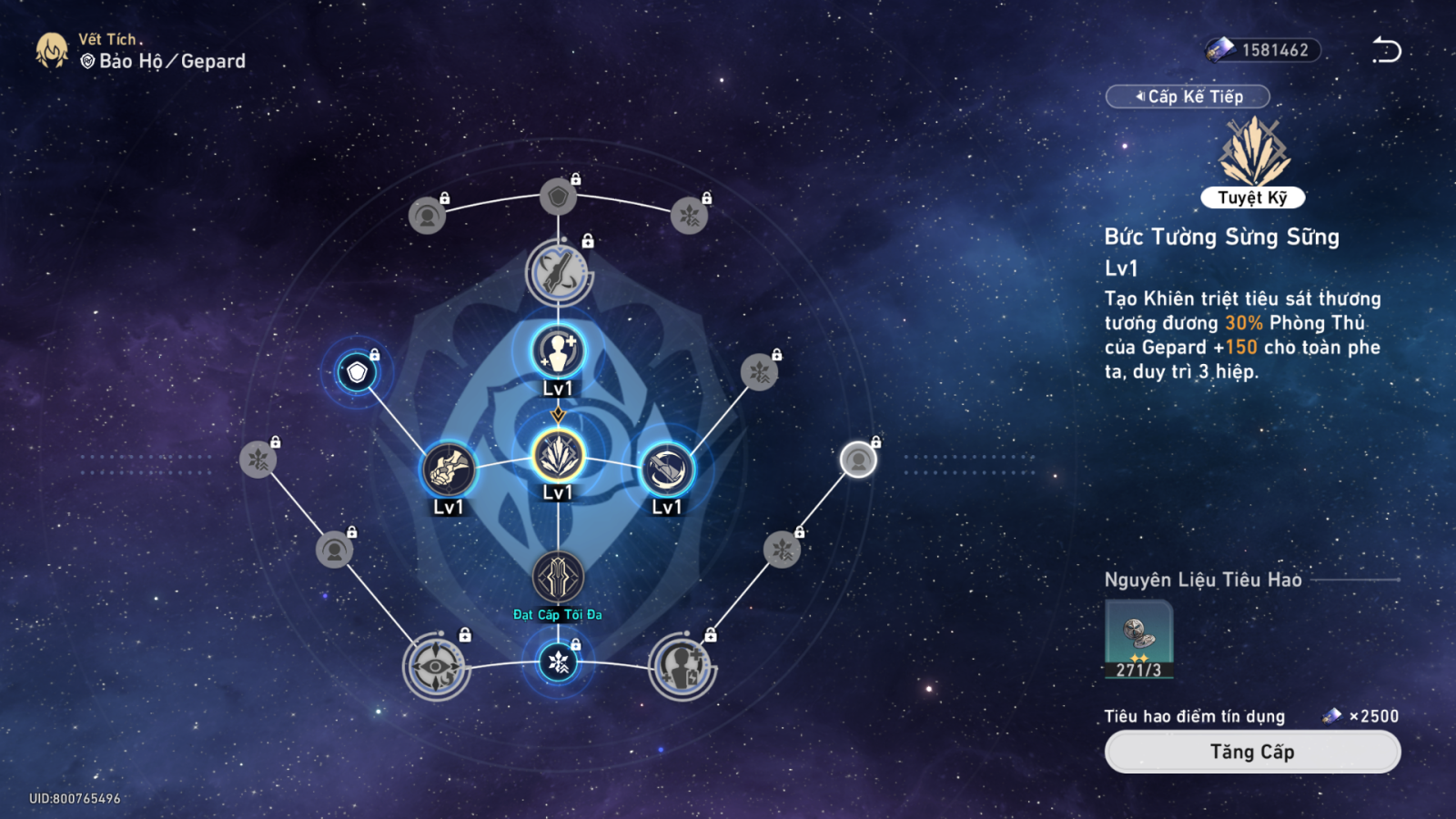1456x819 pixels.
Task: Go back using the return arrow
Action: 1386,50
